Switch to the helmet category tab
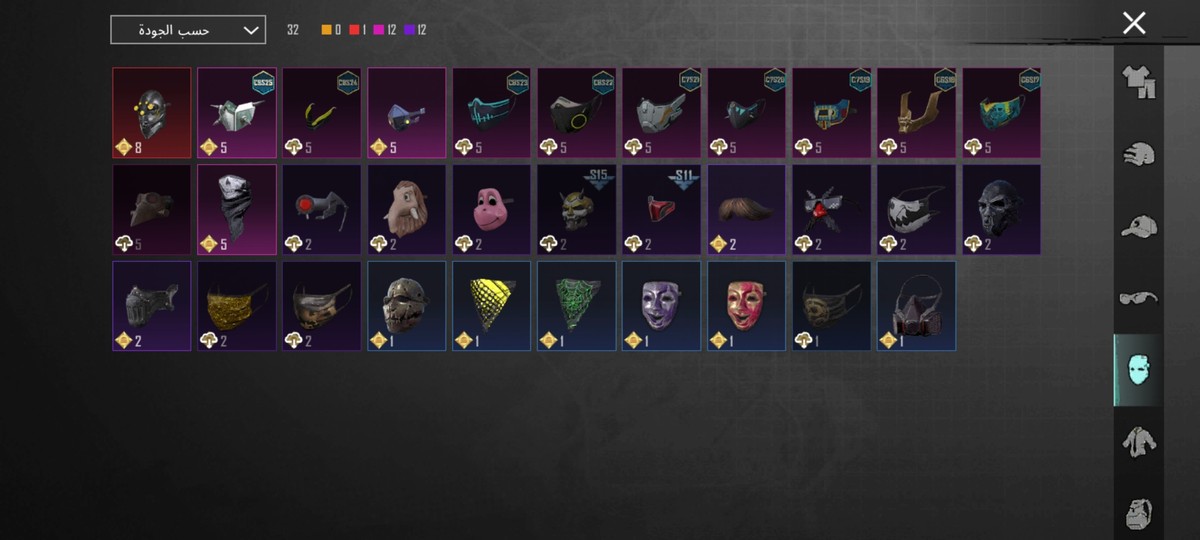Viewport: 1200px width, 540px height. pyautogui.click(x=1138, y=154)
